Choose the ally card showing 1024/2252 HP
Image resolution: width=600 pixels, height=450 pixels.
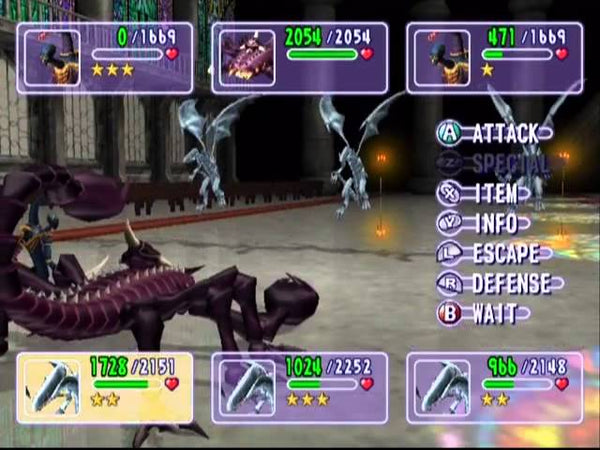point(299,385)
